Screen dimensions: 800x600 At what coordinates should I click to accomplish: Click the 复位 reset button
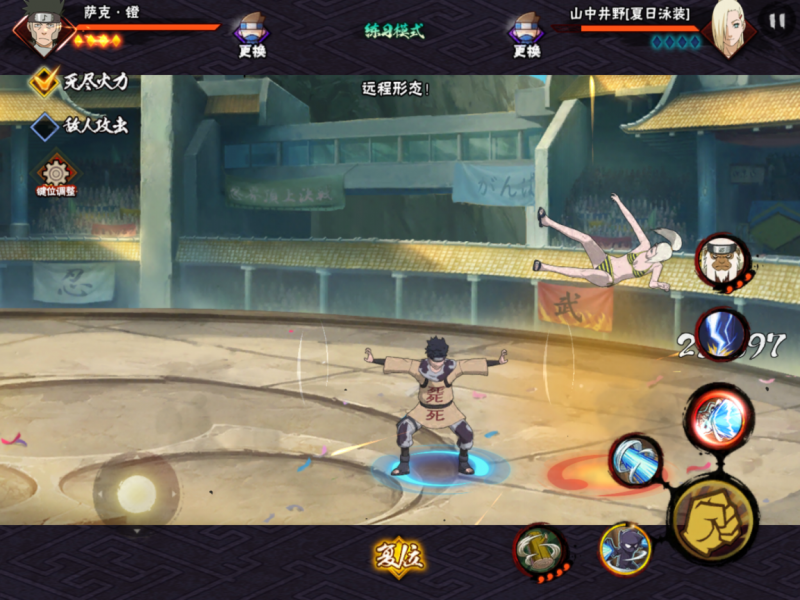tap(399, 557)
